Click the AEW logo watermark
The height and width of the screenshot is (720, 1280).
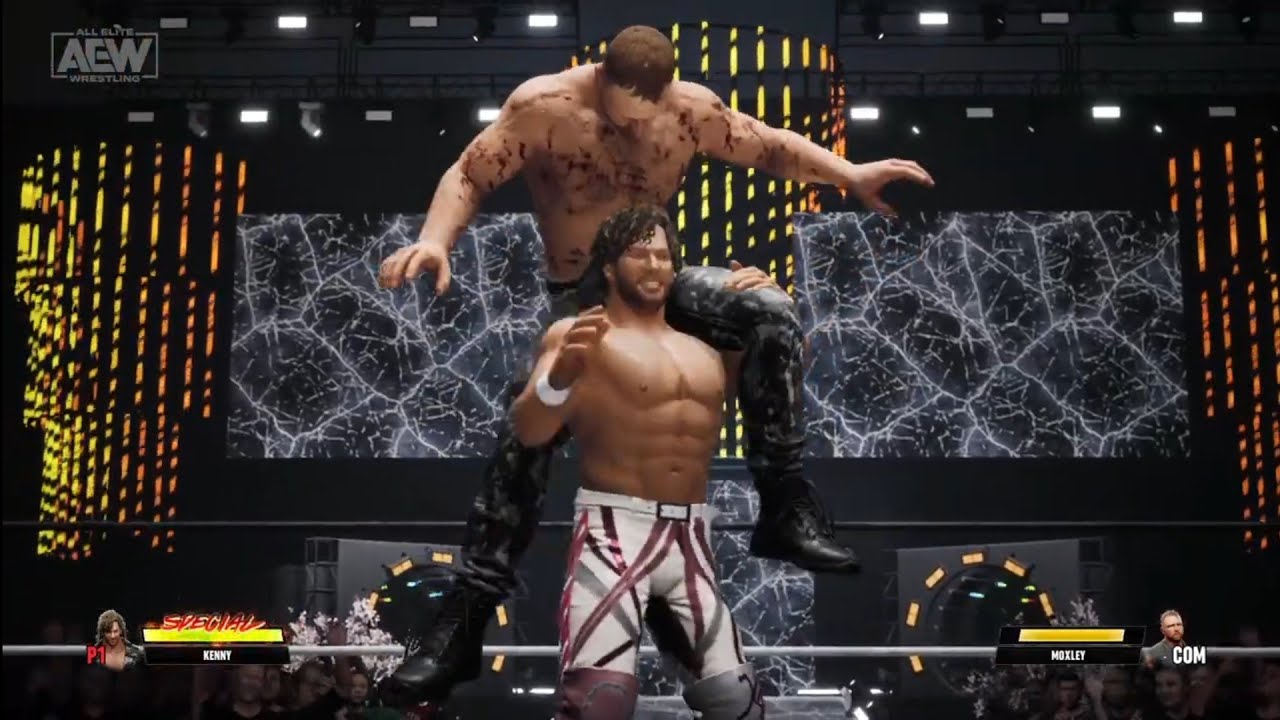pos(104,54)
